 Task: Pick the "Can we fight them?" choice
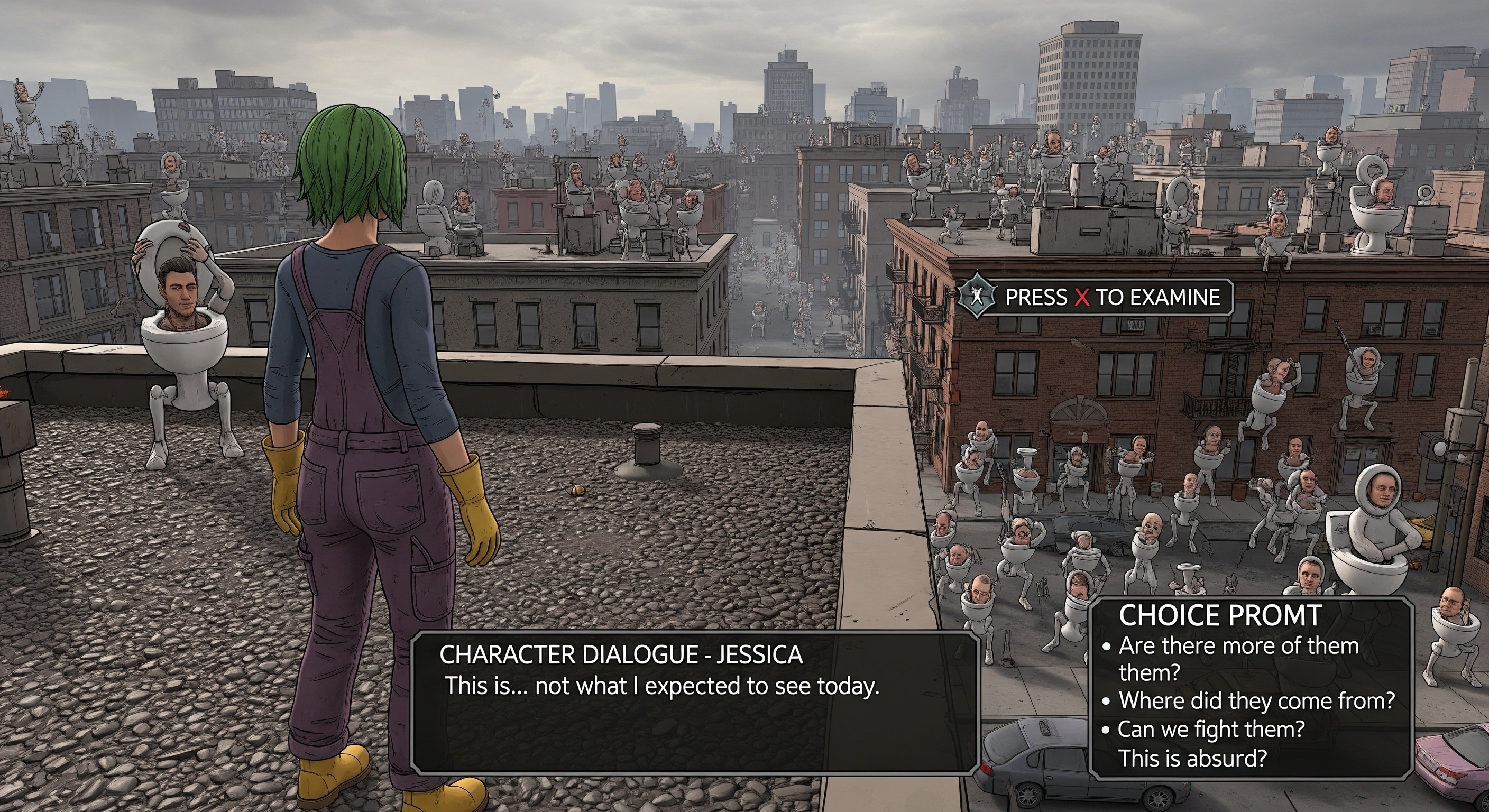click(x=1210, y=730)
